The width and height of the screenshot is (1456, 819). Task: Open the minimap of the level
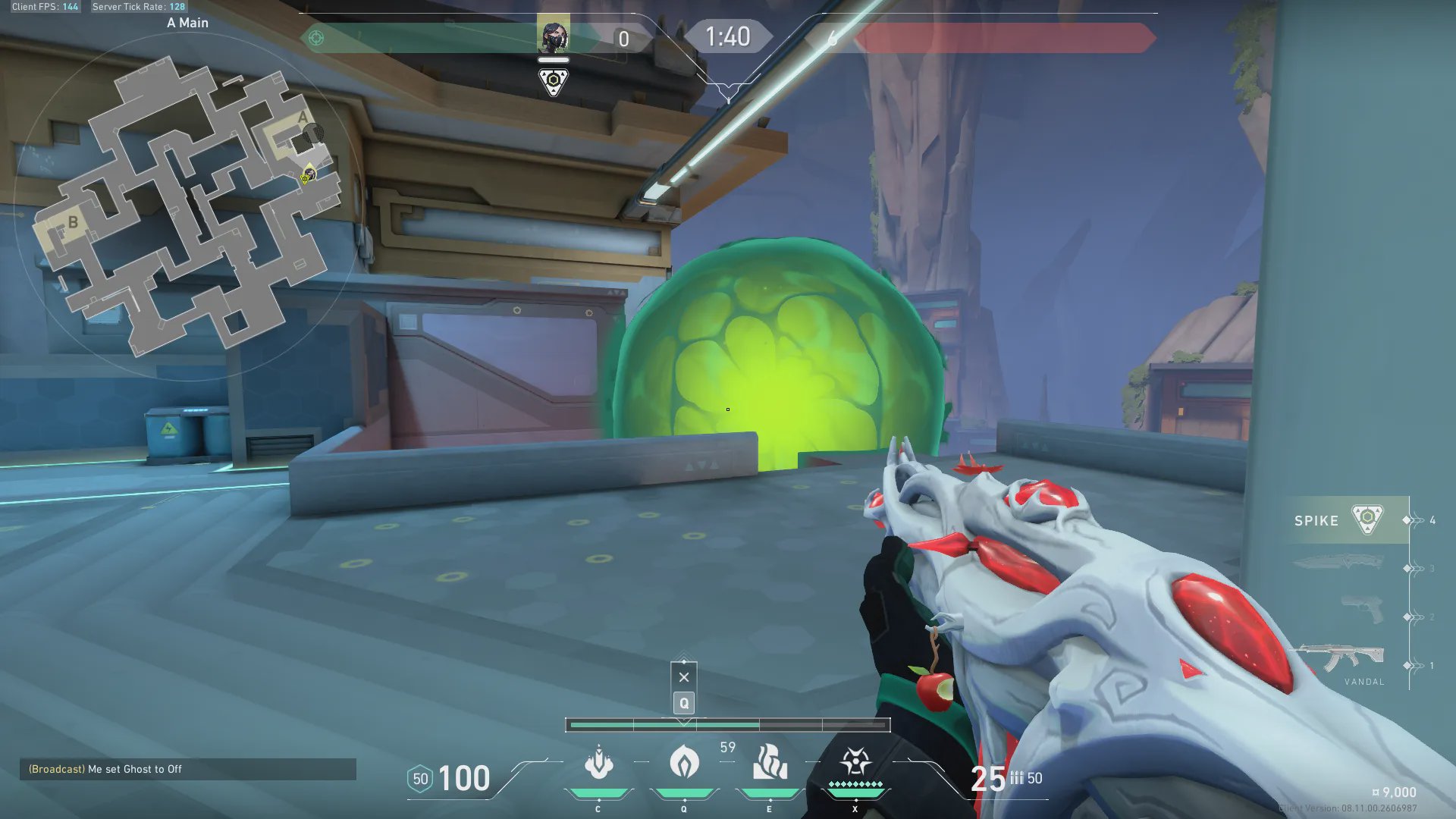click(x=190, y=205)
